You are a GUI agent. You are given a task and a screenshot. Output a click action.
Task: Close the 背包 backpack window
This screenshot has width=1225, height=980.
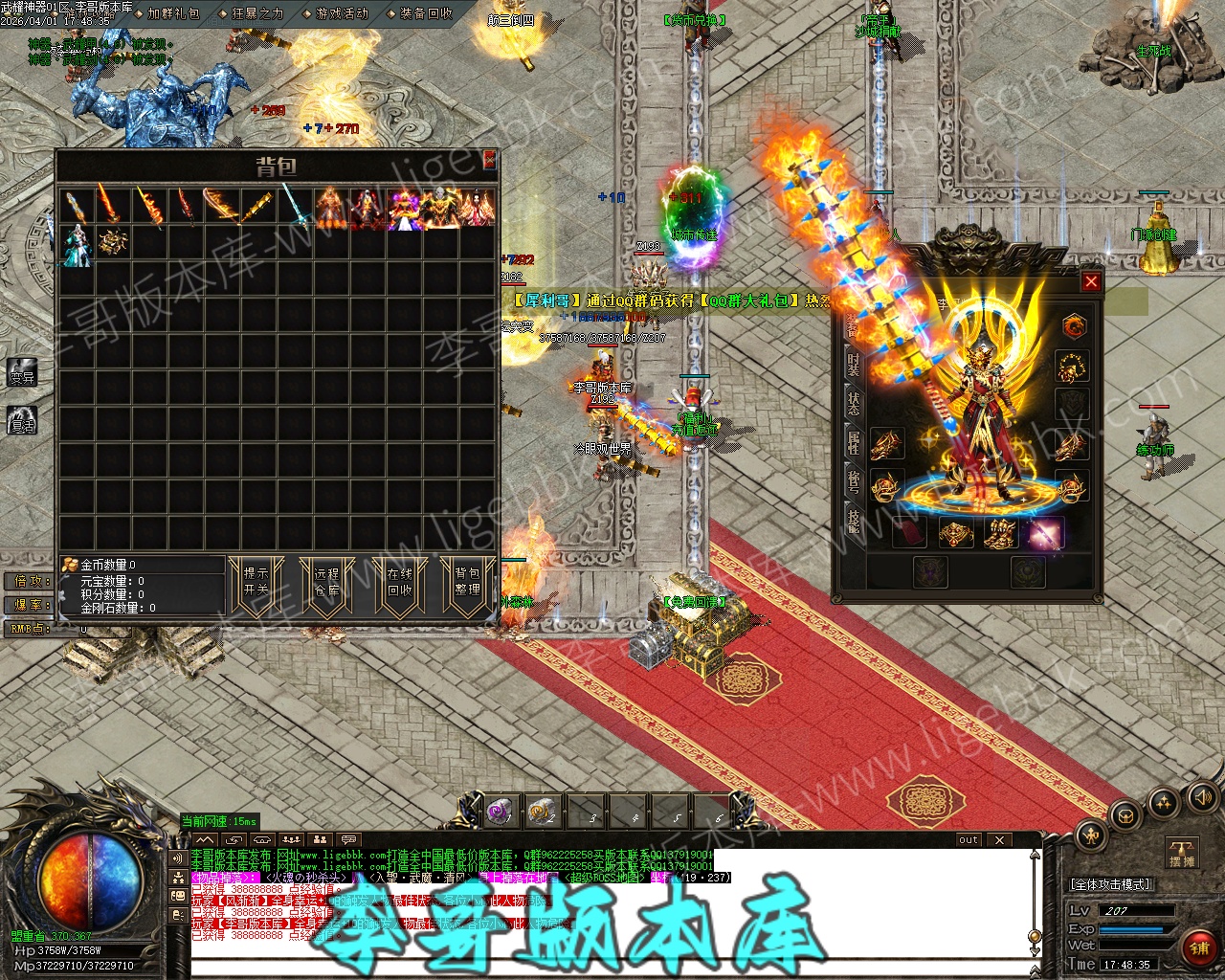coord(489,160)
